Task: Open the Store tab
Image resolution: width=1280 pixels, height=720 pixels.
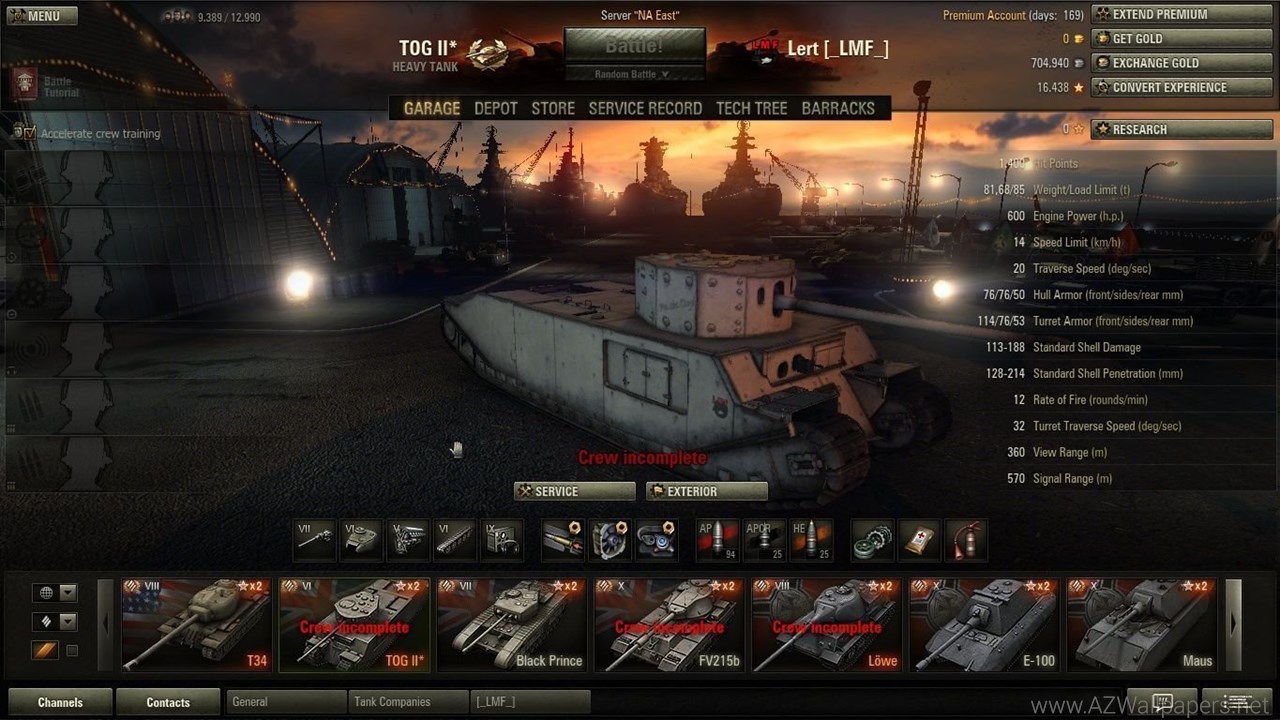Action: click(553, 108)
